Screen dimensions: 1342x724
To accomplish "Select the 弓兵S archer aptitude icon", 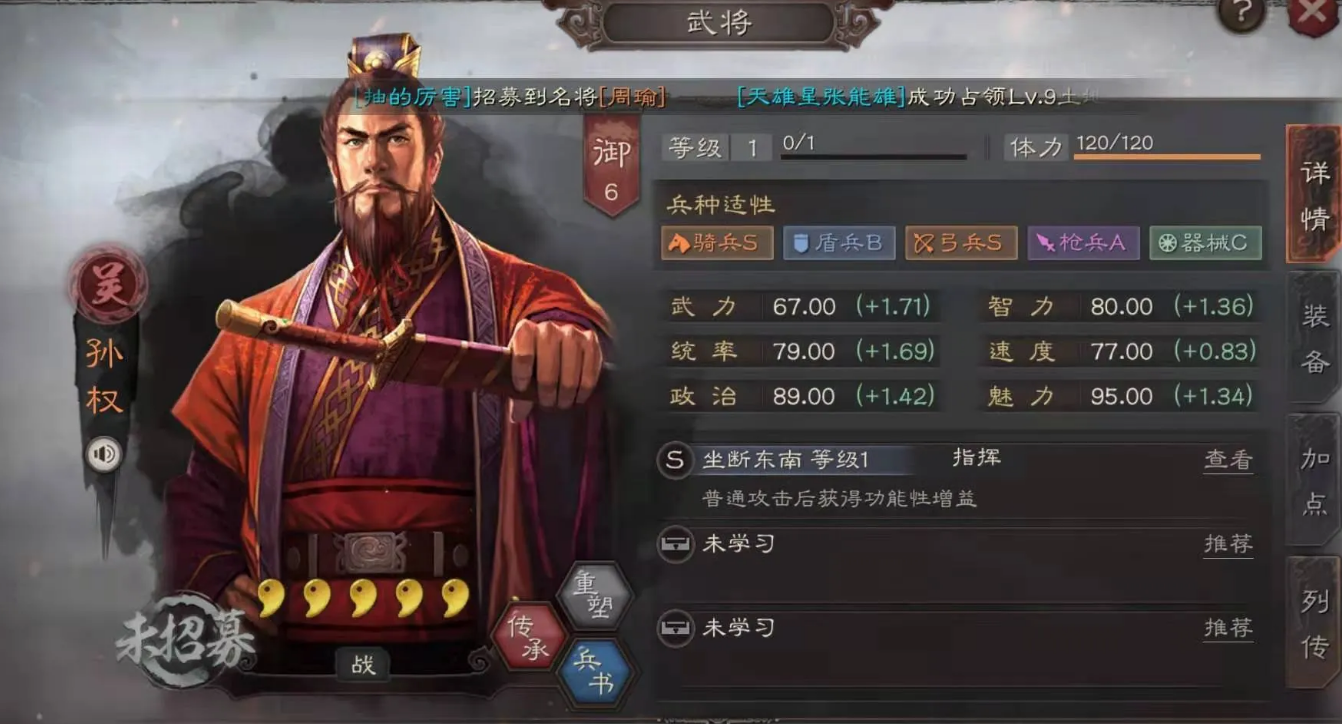I will (960, 242).
